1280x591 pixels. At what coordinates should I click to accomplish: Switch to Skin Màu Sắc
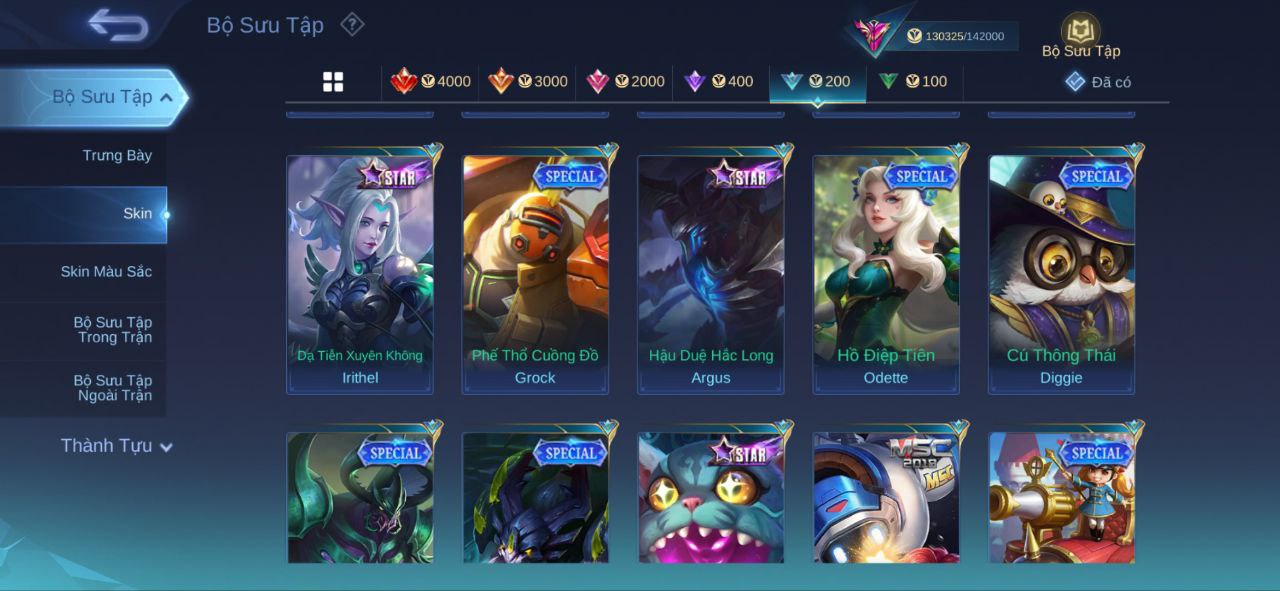[106, 271]
